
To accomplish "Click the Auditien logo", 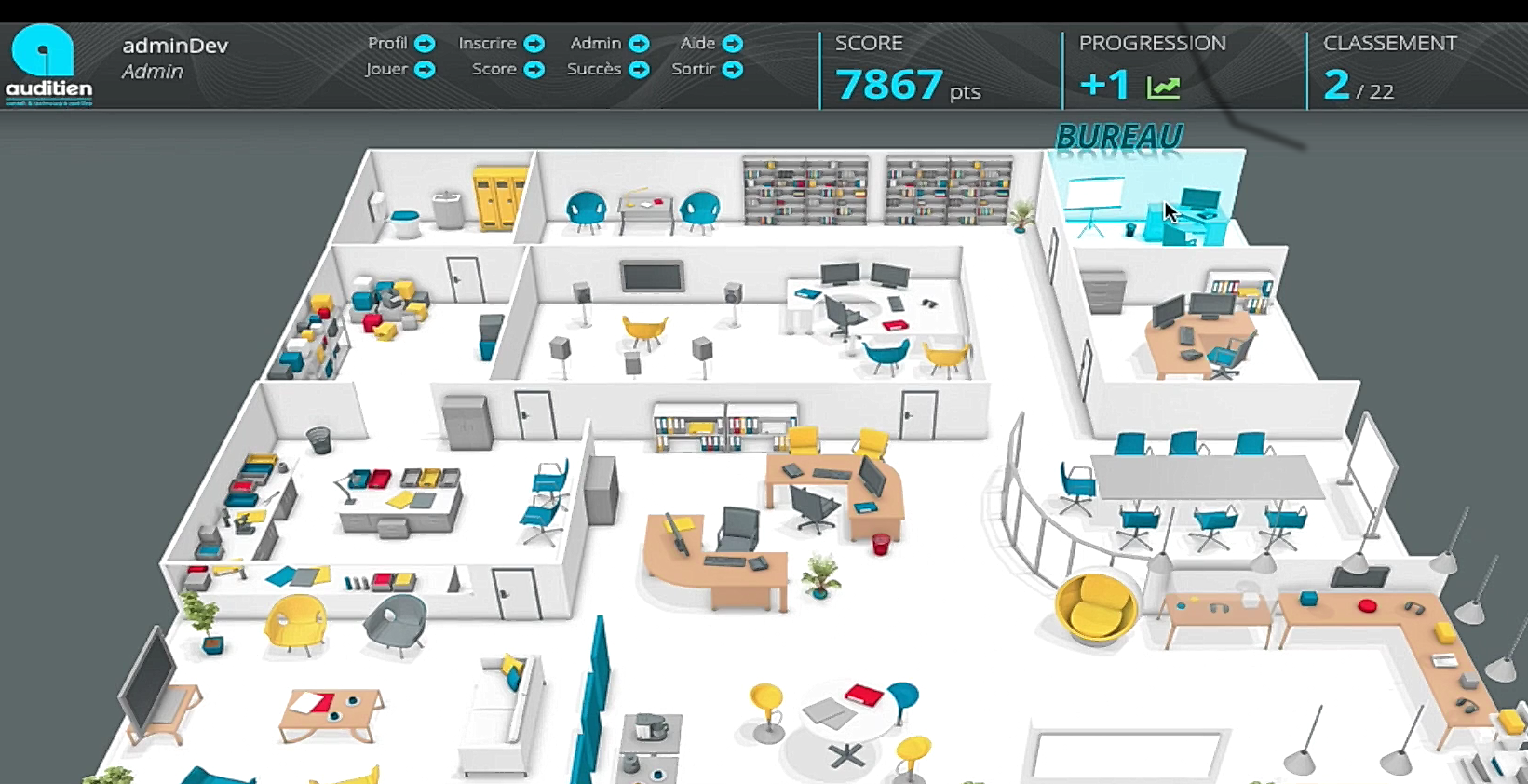I will click(x=48, y=65).
